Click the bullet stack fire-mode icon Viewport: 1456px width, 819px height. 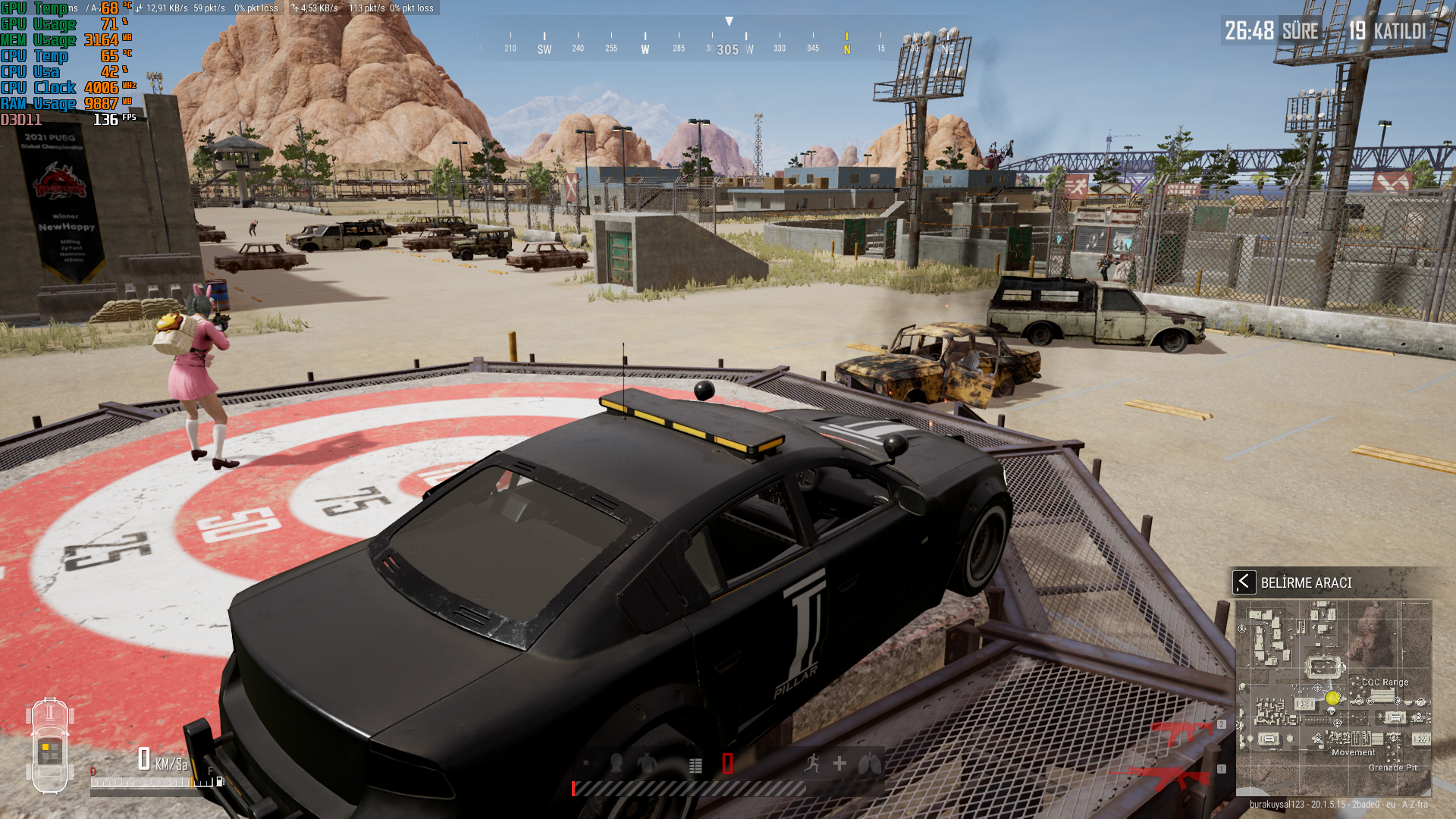(x=695, y=765)
